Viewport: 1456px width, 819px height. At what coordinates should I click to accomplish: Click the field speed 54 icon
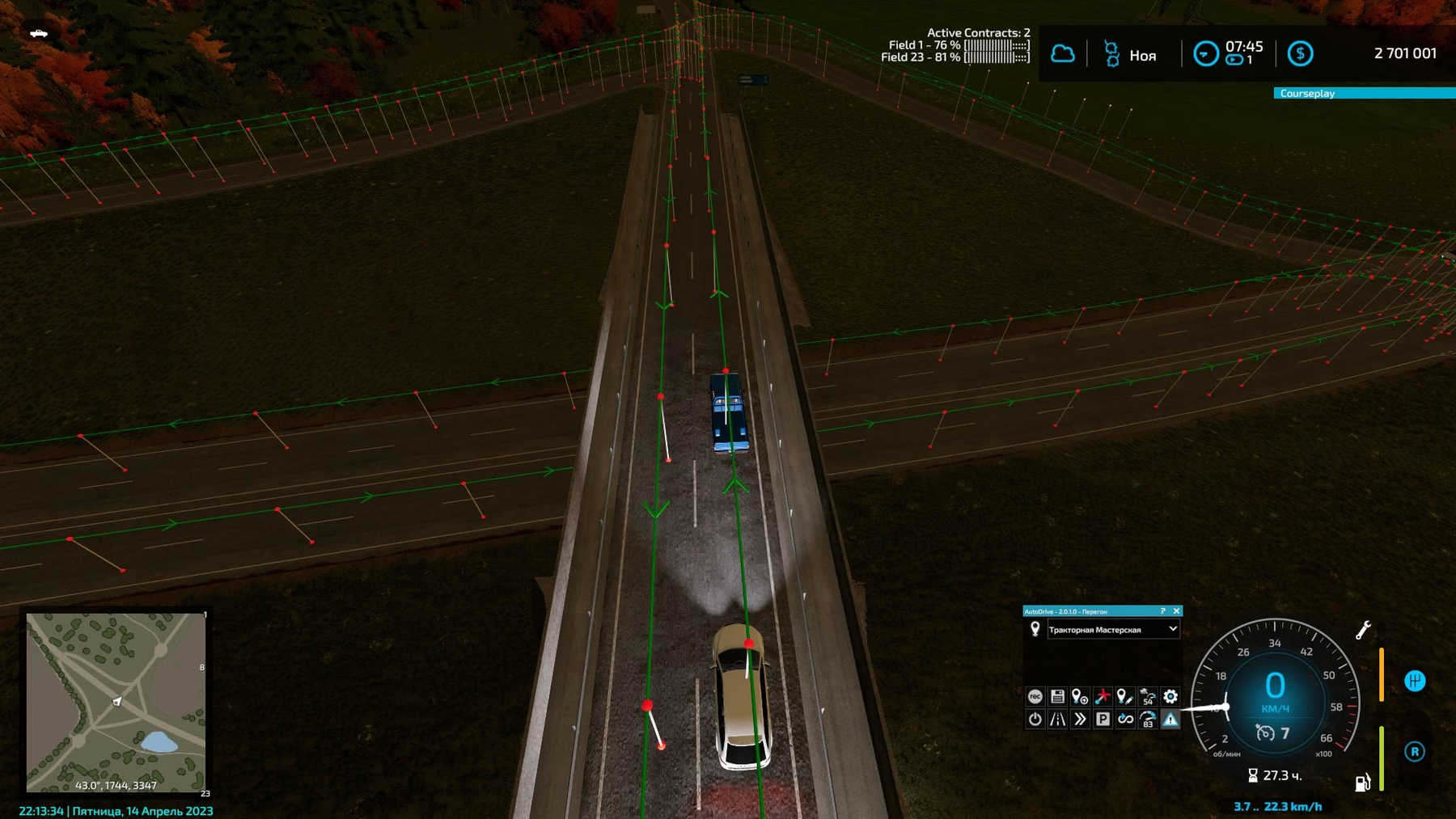(1147, 696)
